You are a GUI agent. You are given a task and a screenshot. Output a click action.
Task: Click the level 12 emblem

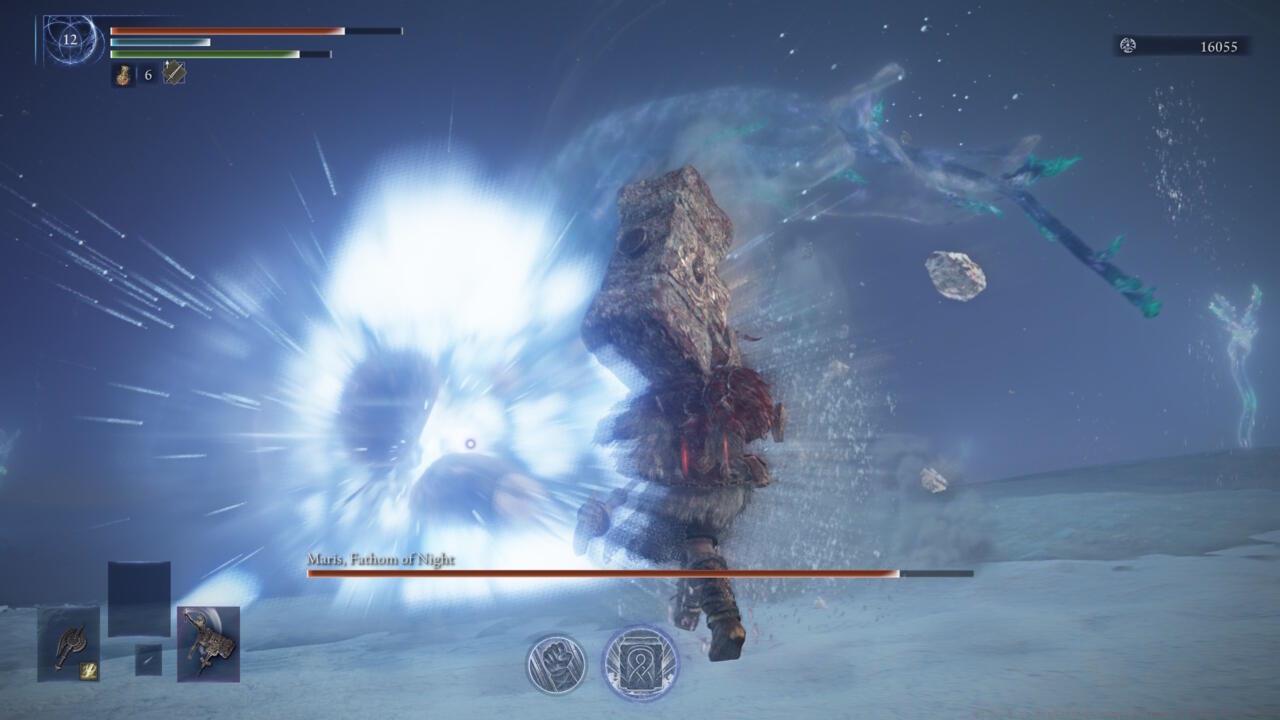(x=69, y=40)
